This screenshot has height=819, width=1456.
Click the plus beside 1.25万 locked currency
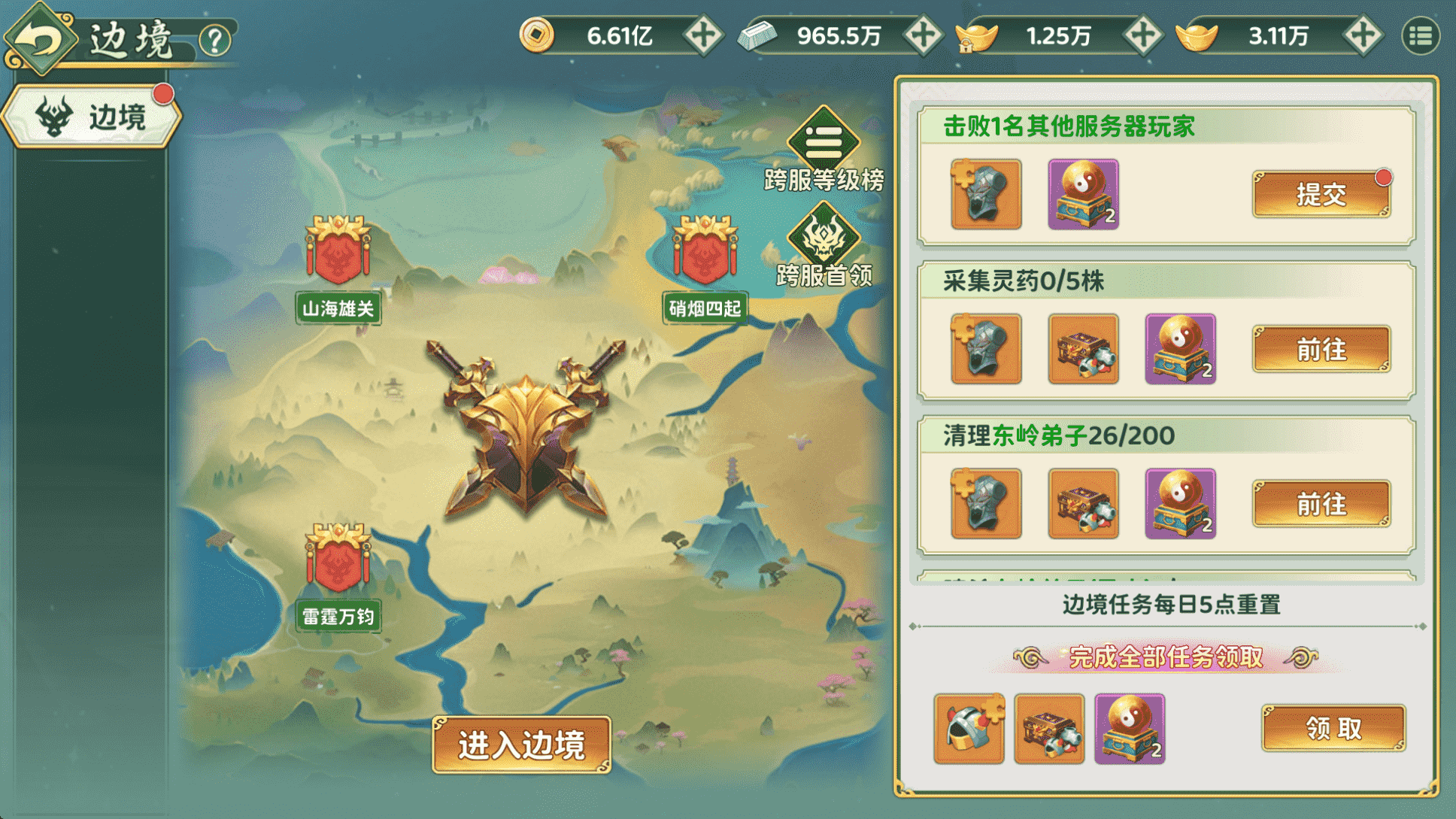coord(1142,35)
